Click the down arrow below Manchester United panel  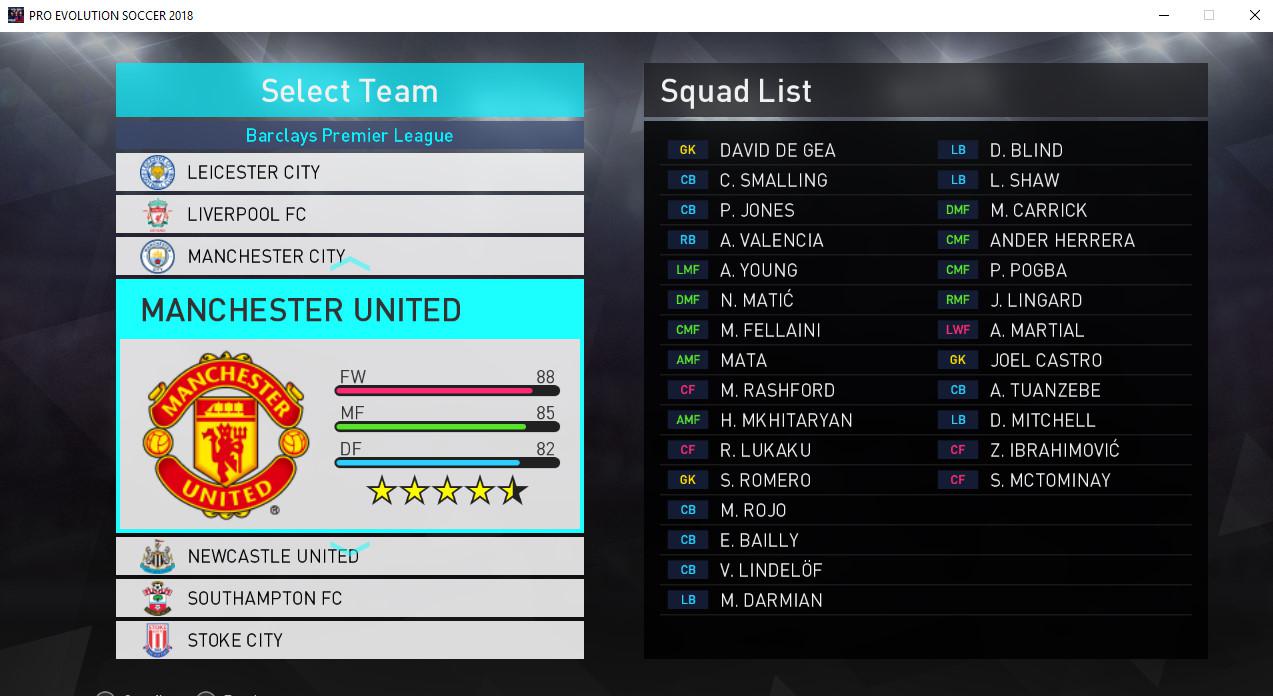pos(350,548)
